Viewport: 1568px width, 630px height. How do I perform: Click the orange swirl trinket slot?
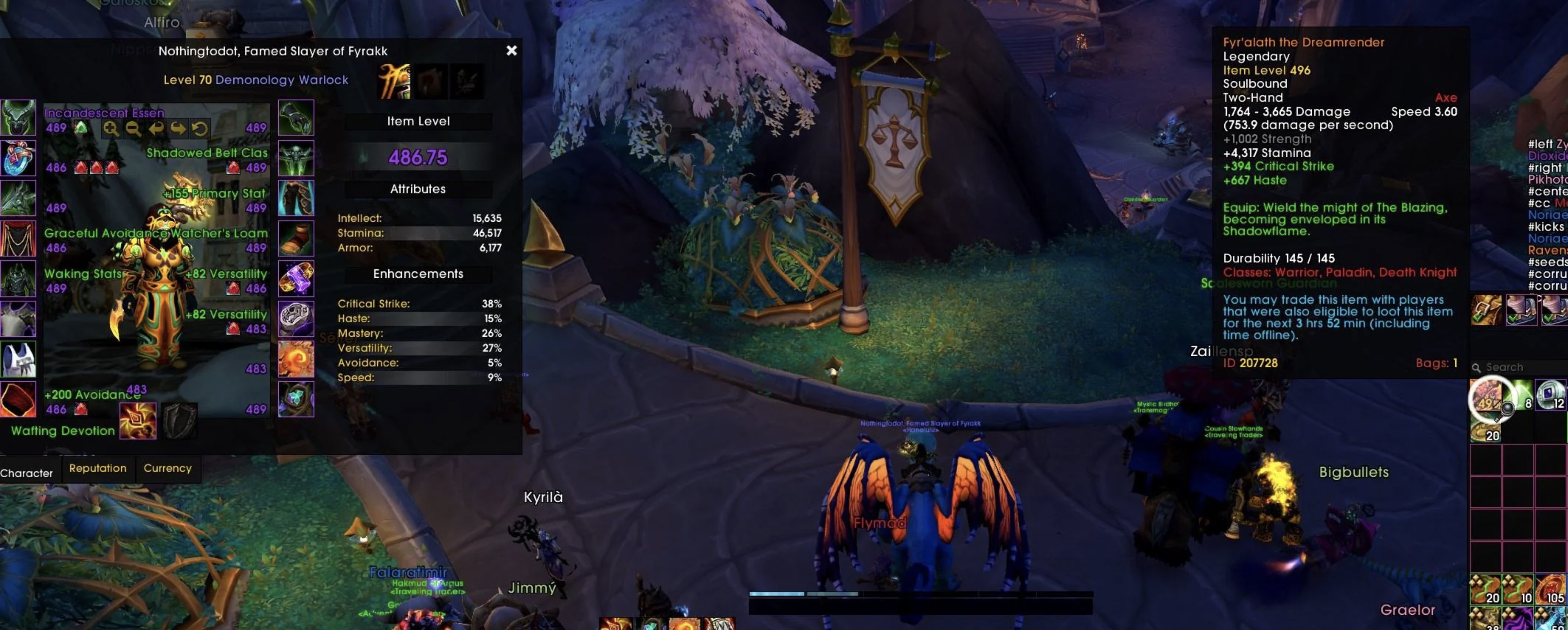pyautogui.click(x=296, y=359)
